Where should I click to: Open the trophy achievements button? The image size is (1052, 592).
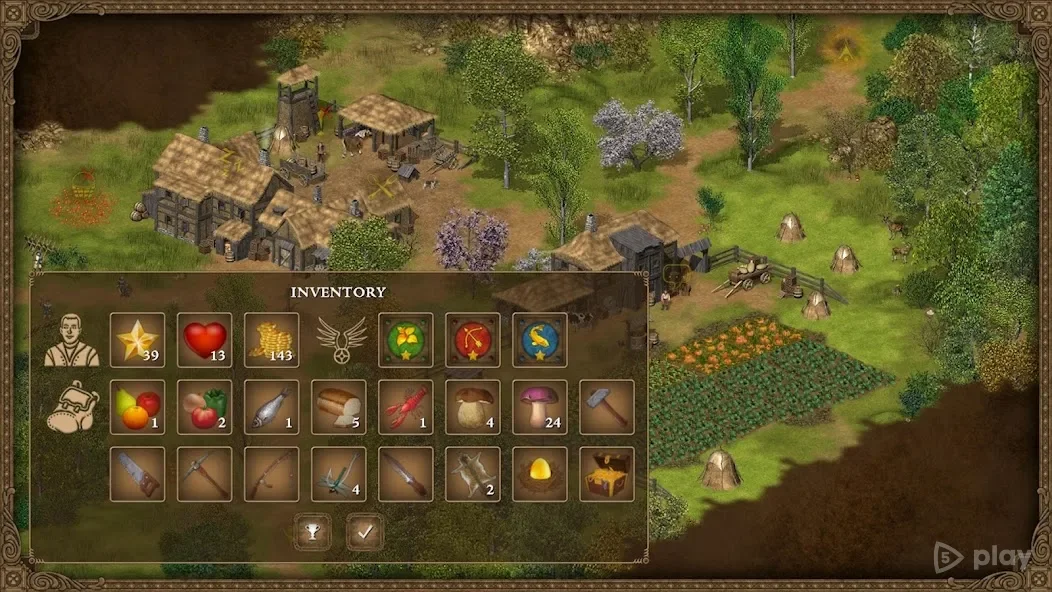[x=311, y=532]
